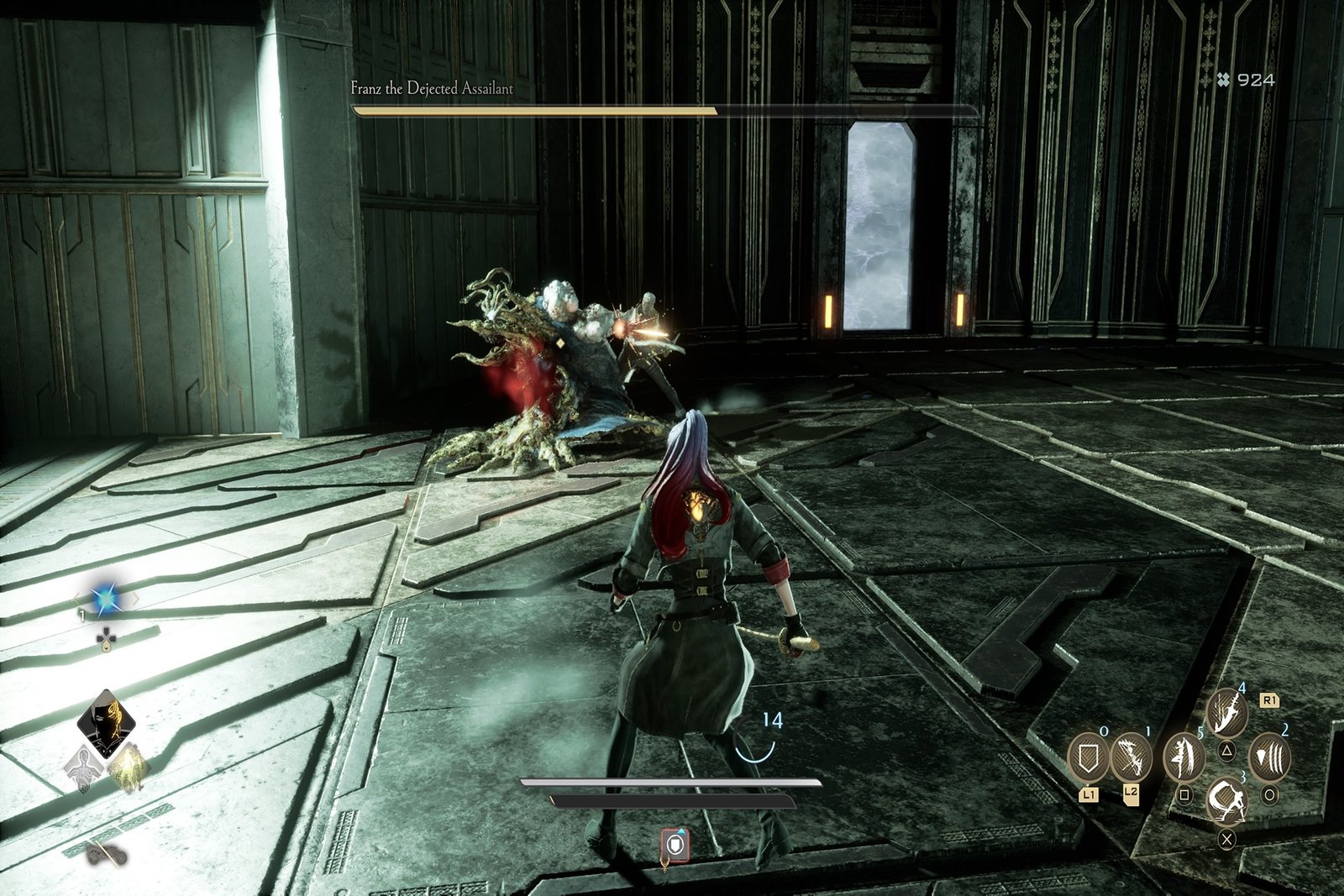This screenshot has height=896, width=1344.
Task: Click the Triangle button prompt circle
Action: click(x=1227, y=752)
